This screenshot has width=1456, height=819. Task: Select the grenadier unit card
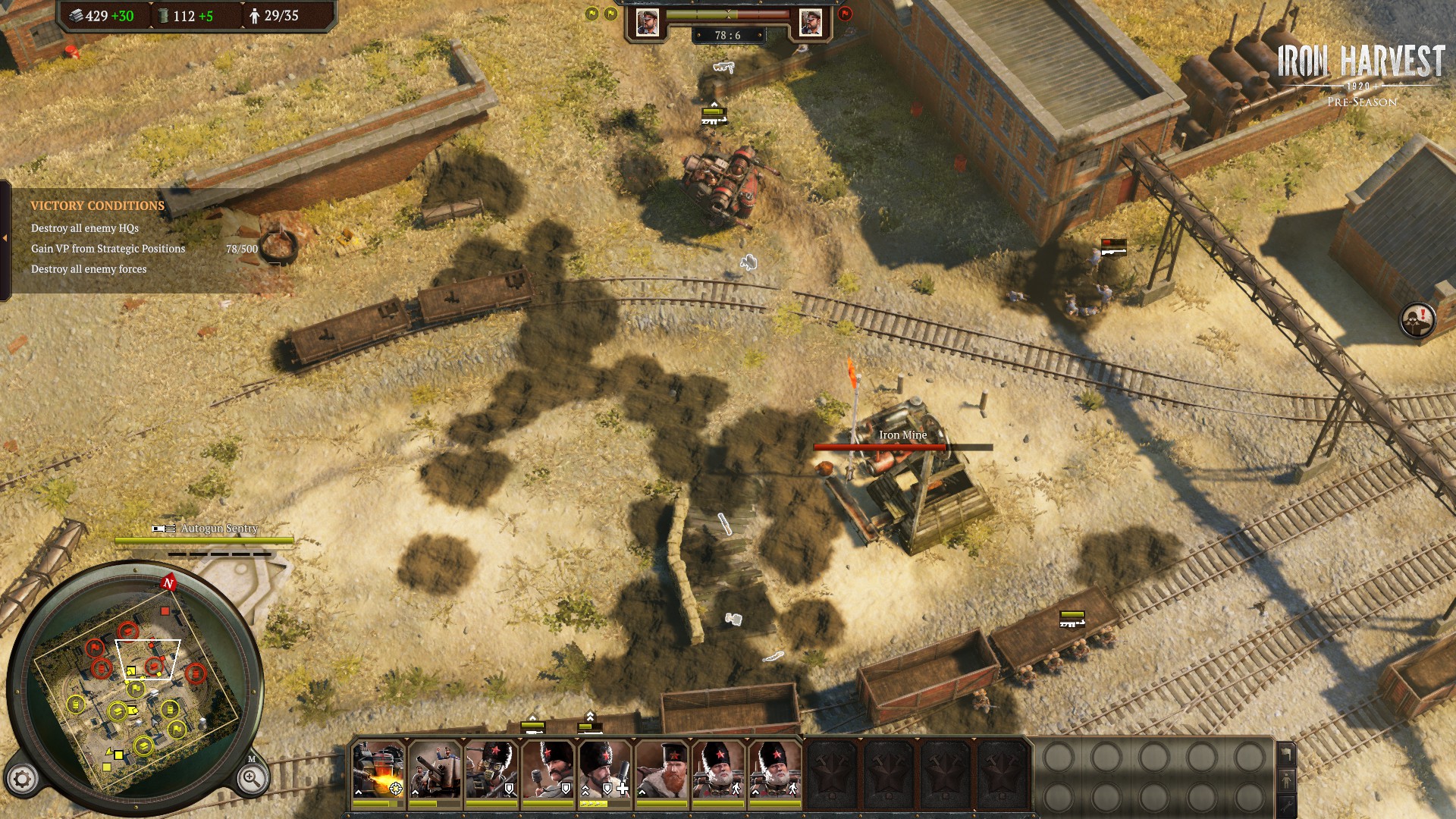tap(548, 768)
